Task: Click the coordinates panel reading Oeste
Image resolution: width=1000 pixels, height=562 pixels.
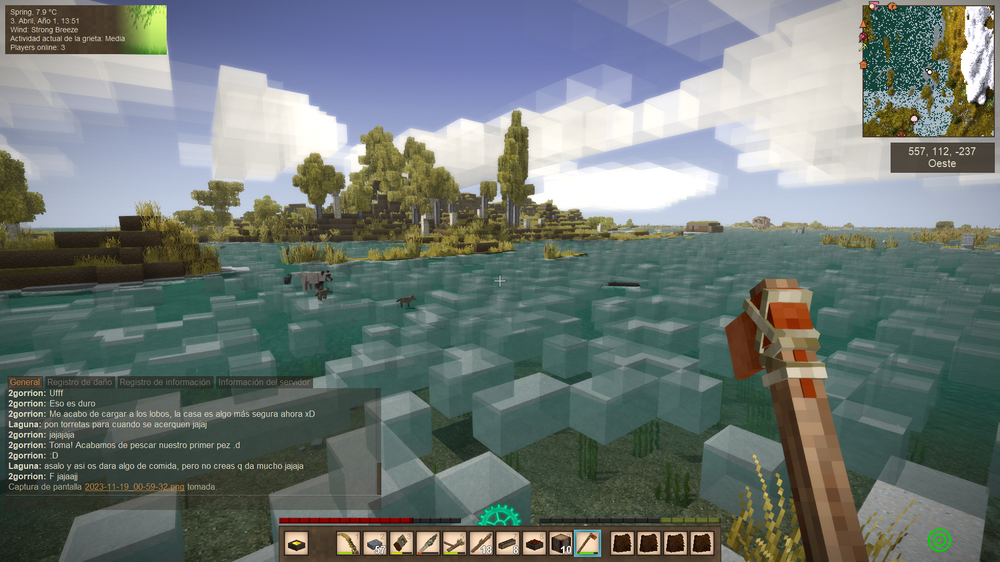Action: click(x=942, y=157)
